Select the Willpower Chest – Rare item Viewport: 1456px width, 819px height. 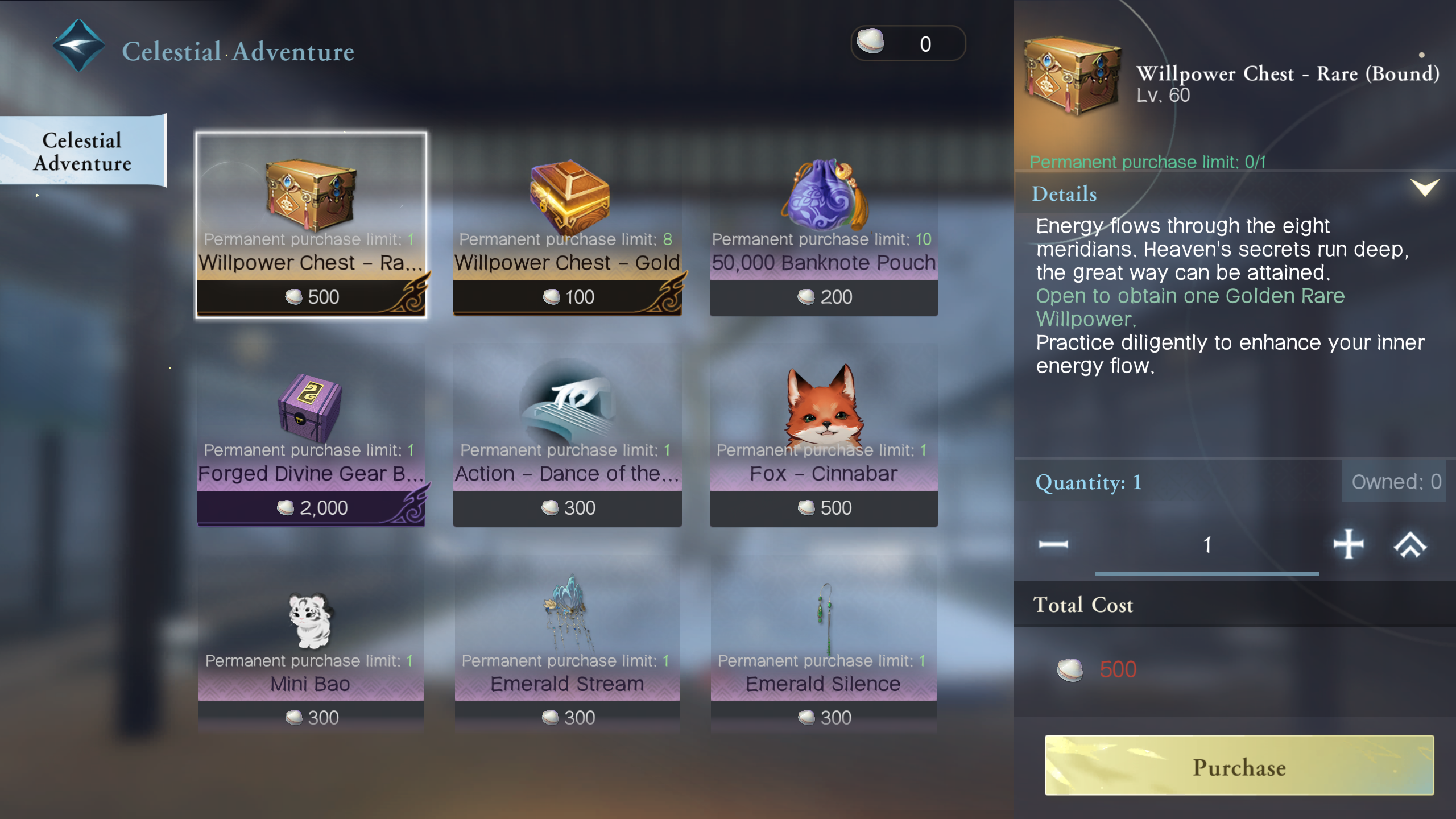point(311,225)
